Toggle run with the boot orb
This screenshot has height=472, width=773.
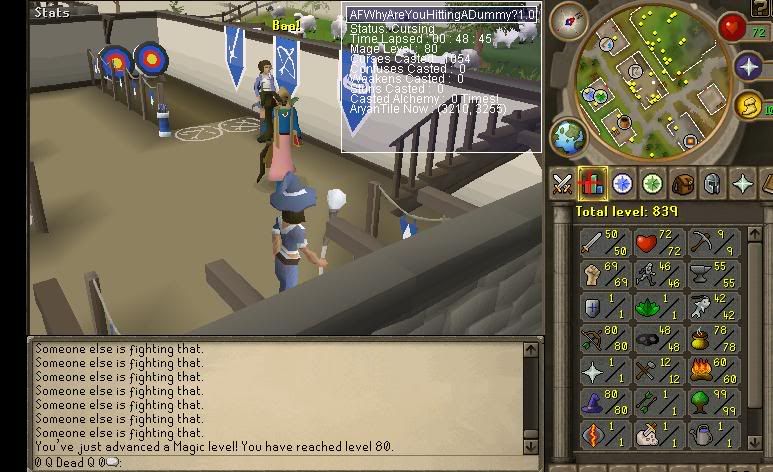[x=749, y=106]
